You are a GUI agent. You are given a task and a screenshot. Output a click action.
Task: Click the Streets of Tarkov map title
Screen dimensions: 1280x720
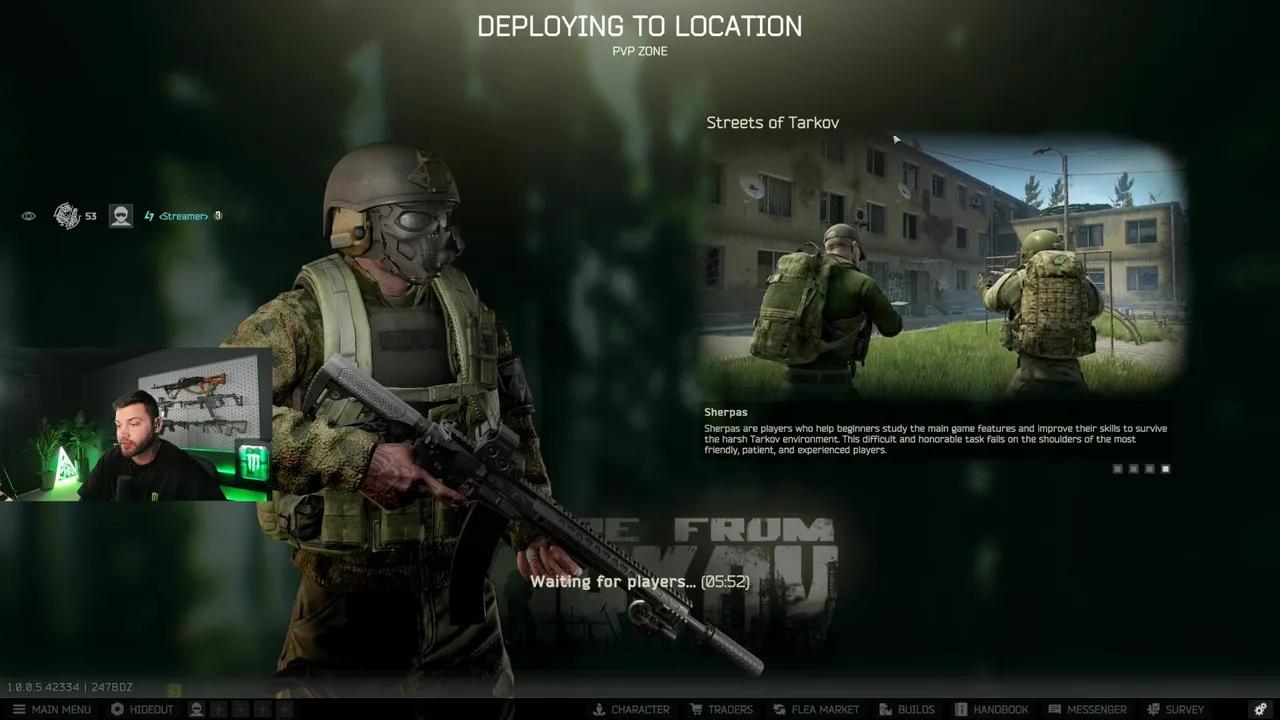pos(772,122)
